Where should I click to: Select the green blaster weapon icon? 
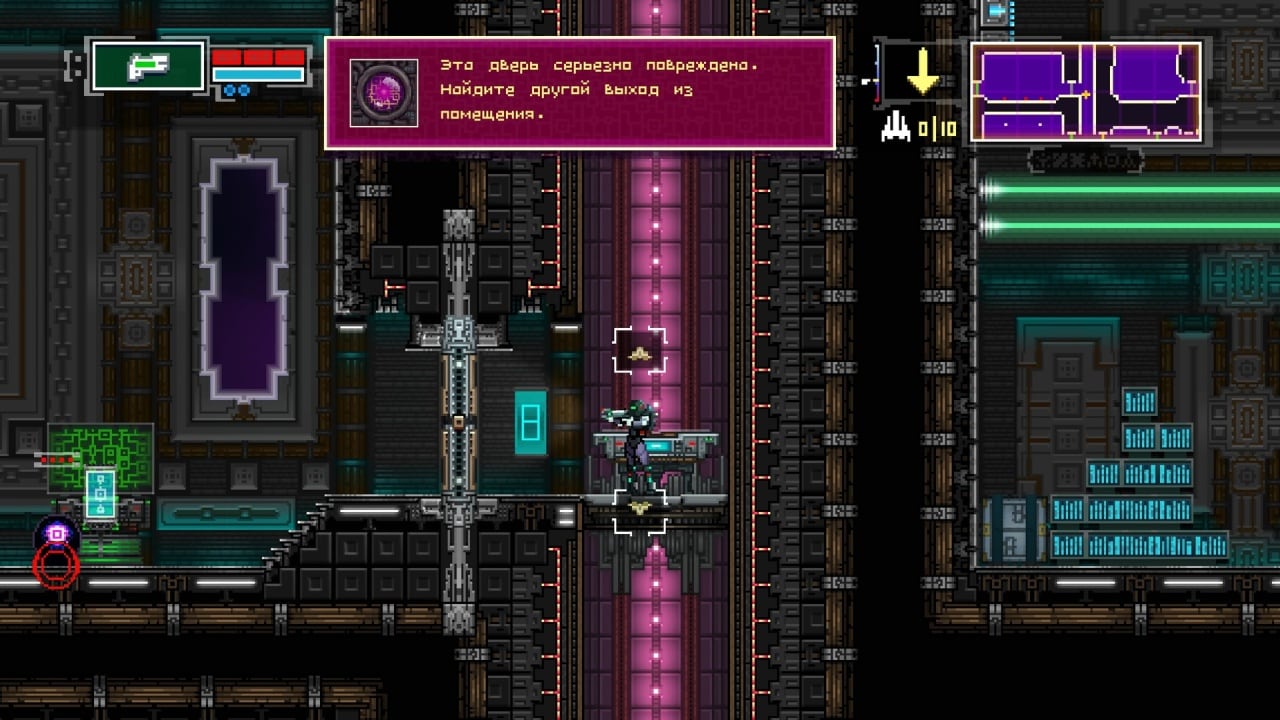(148, 67)
